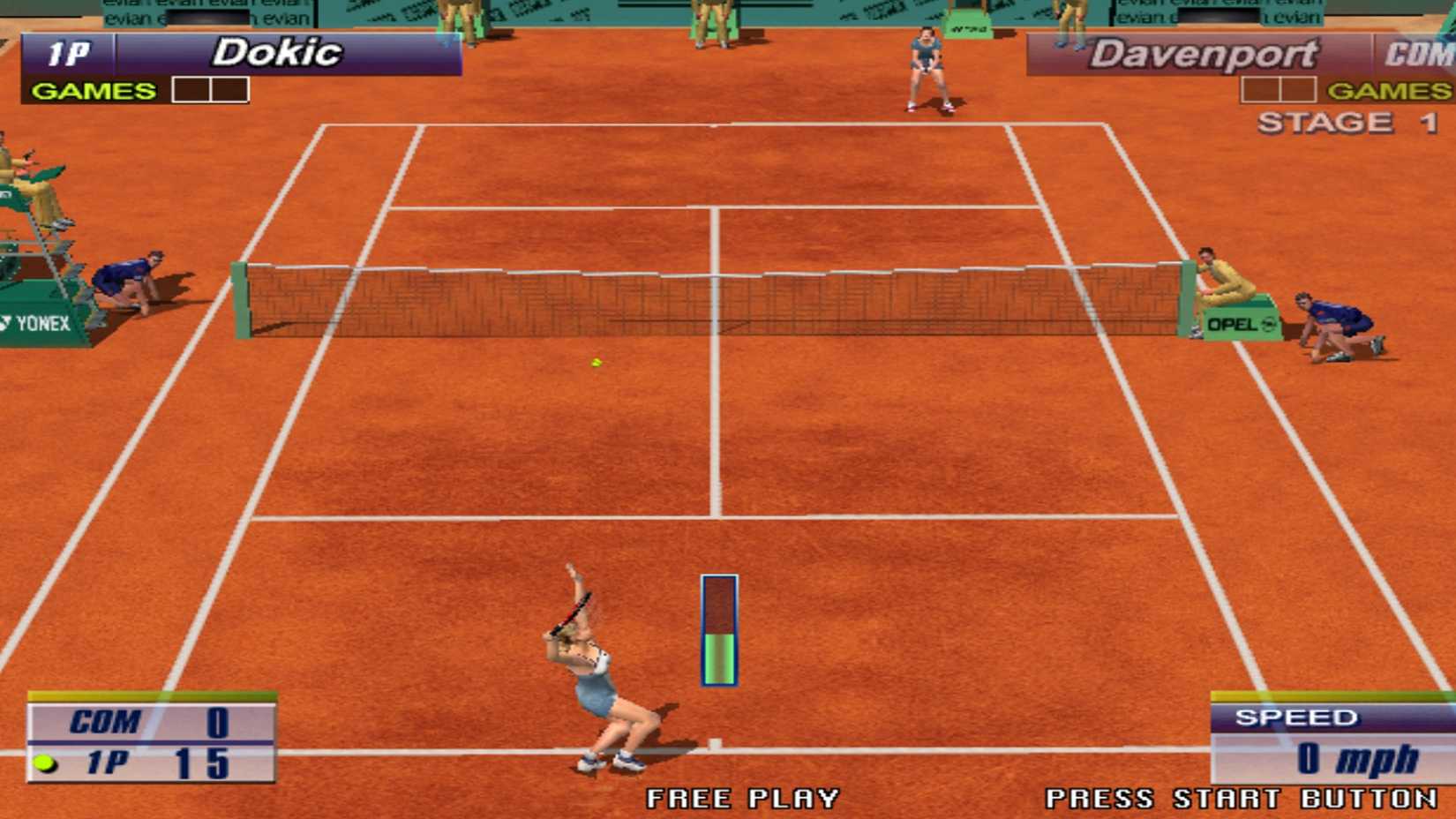This screenshot has width=1456, height=819.
Task: Select the COM badge beside Davenport
Action: pyautogui.click(x=1422, y=53)
